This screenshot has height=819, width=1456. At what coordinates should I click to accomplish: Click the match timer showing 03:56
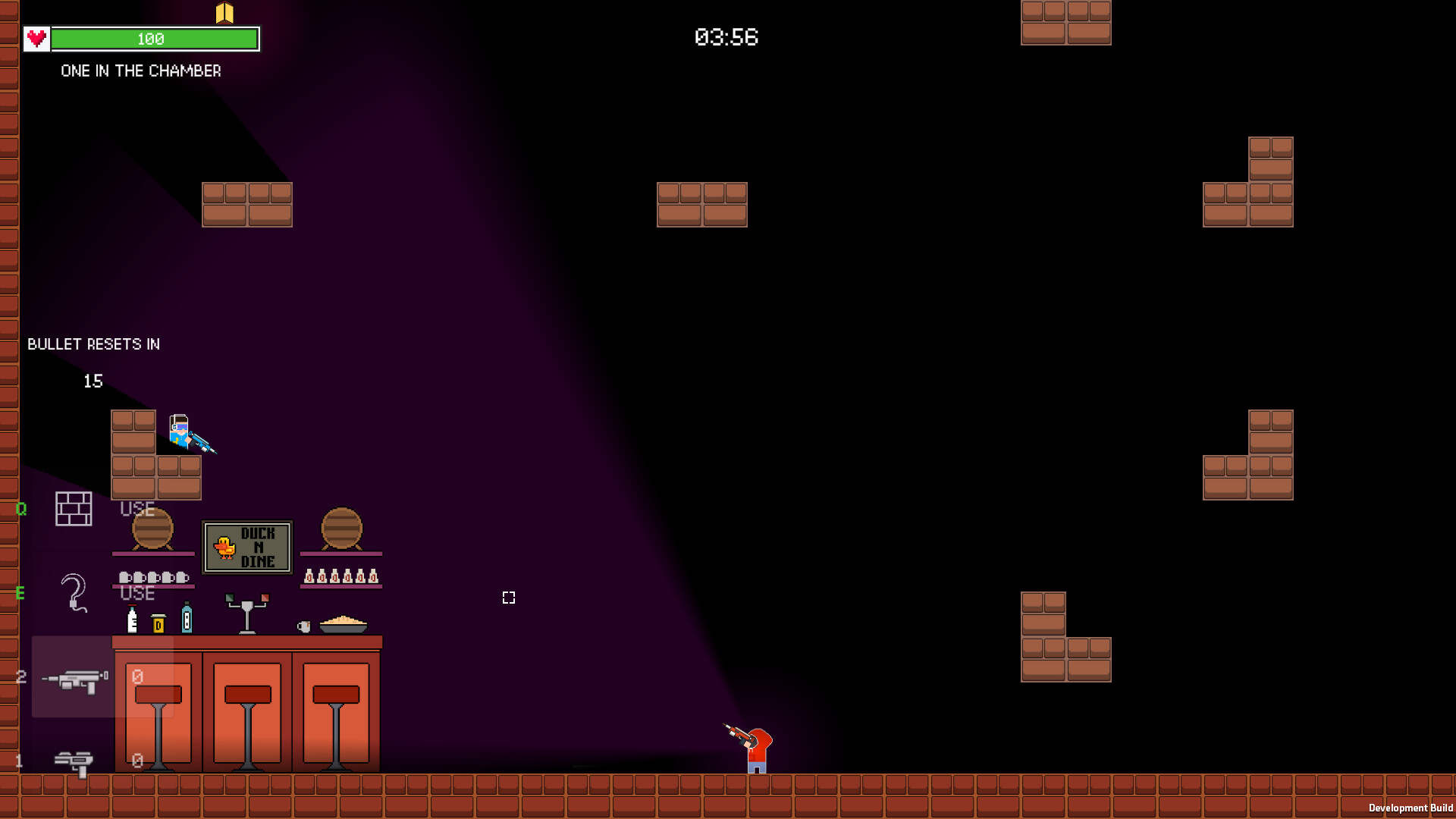pos(726,37)
